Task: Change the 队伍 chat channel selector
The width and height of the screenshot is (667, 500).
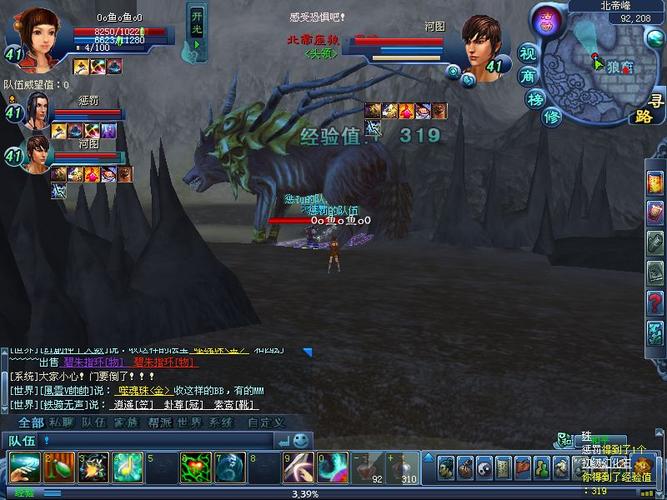Action: (24, 440)
